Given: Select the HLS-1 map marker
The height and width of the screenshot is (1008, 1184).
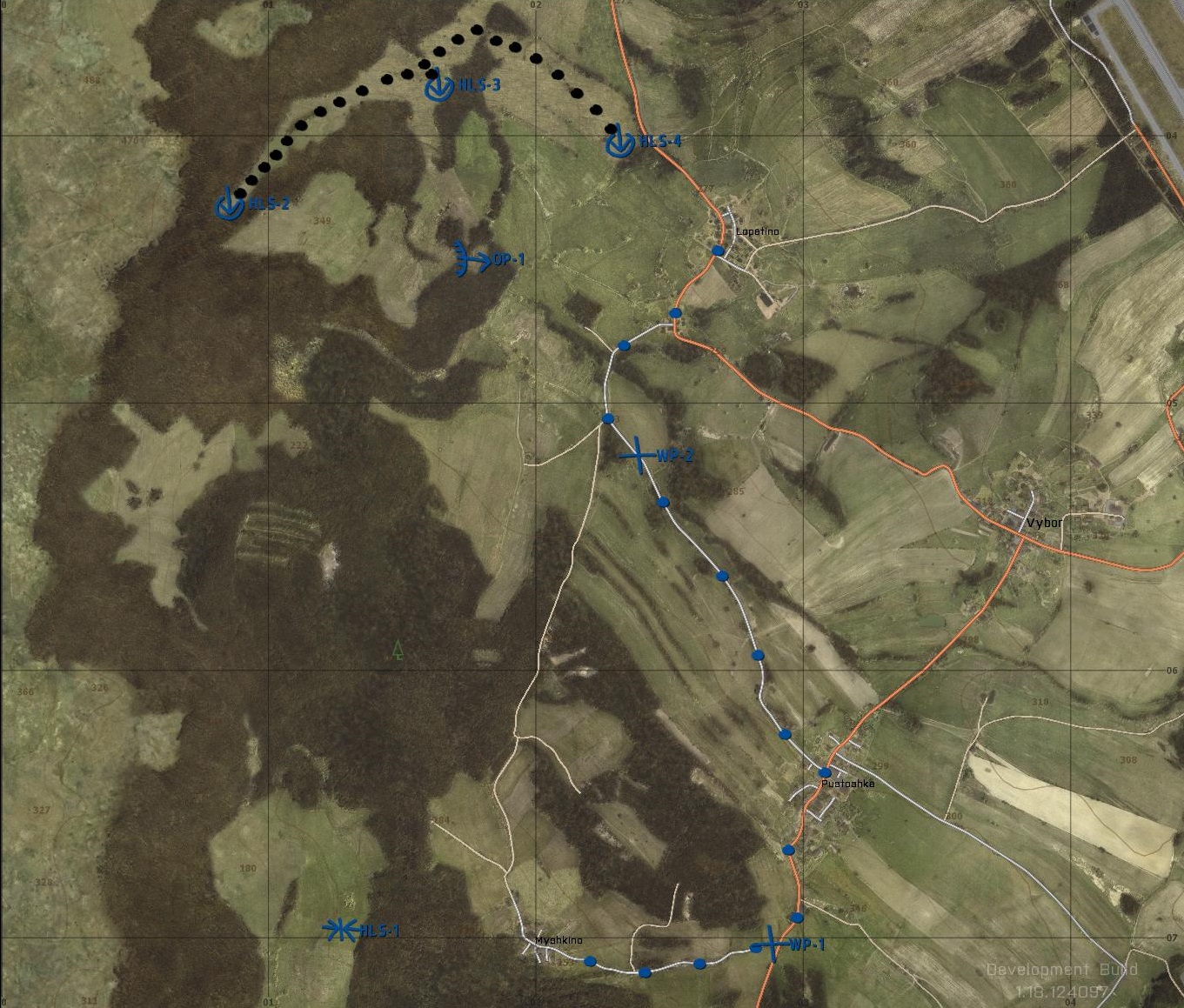Looking at the screenshot, I should coord(340,930).
